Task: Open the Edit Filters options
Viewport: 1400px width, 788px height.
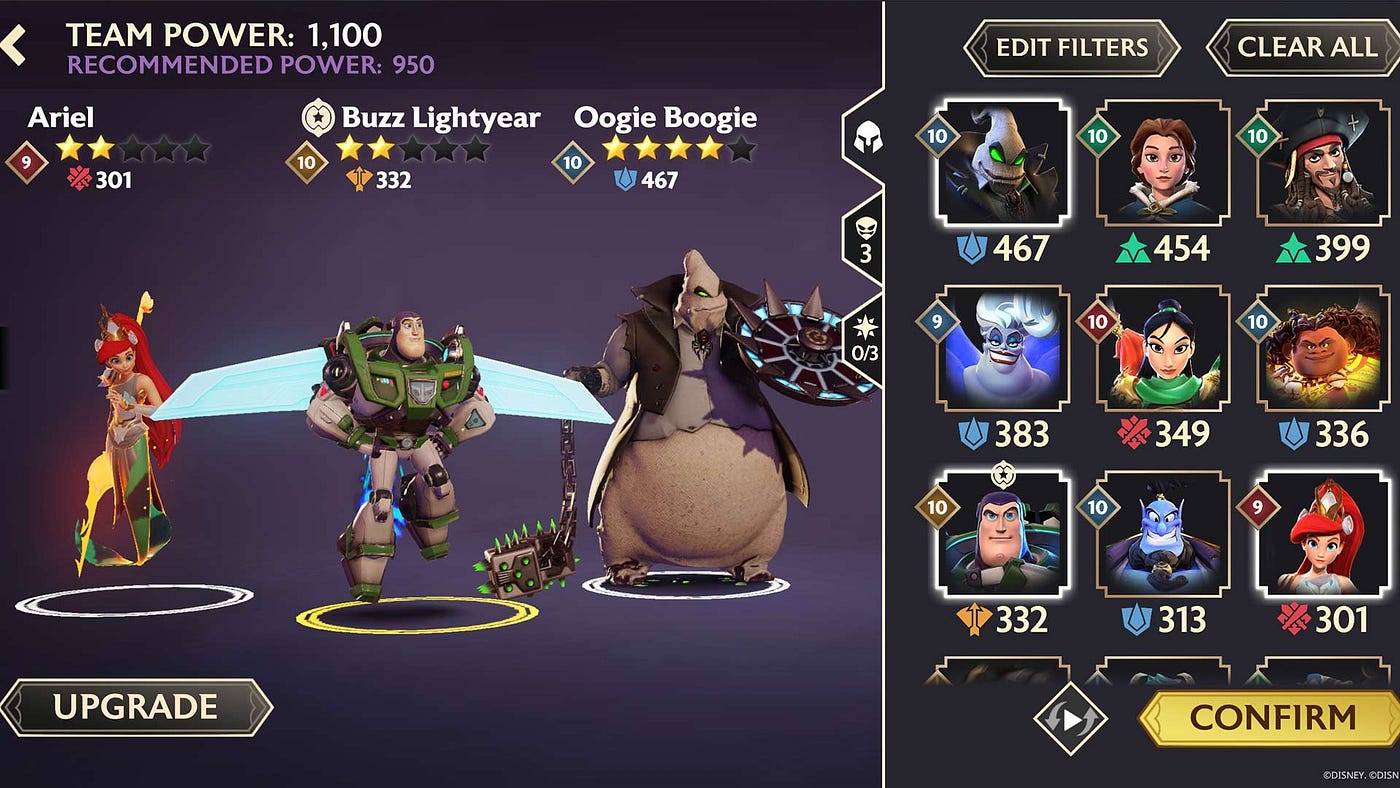Action: 1071,47
